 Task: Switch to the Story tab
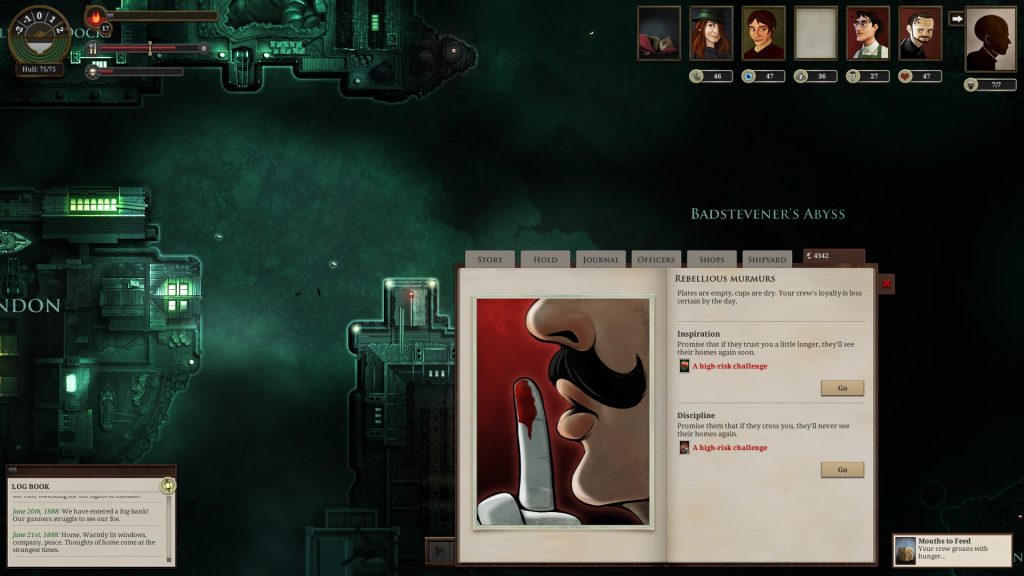[x=490, y=260]
